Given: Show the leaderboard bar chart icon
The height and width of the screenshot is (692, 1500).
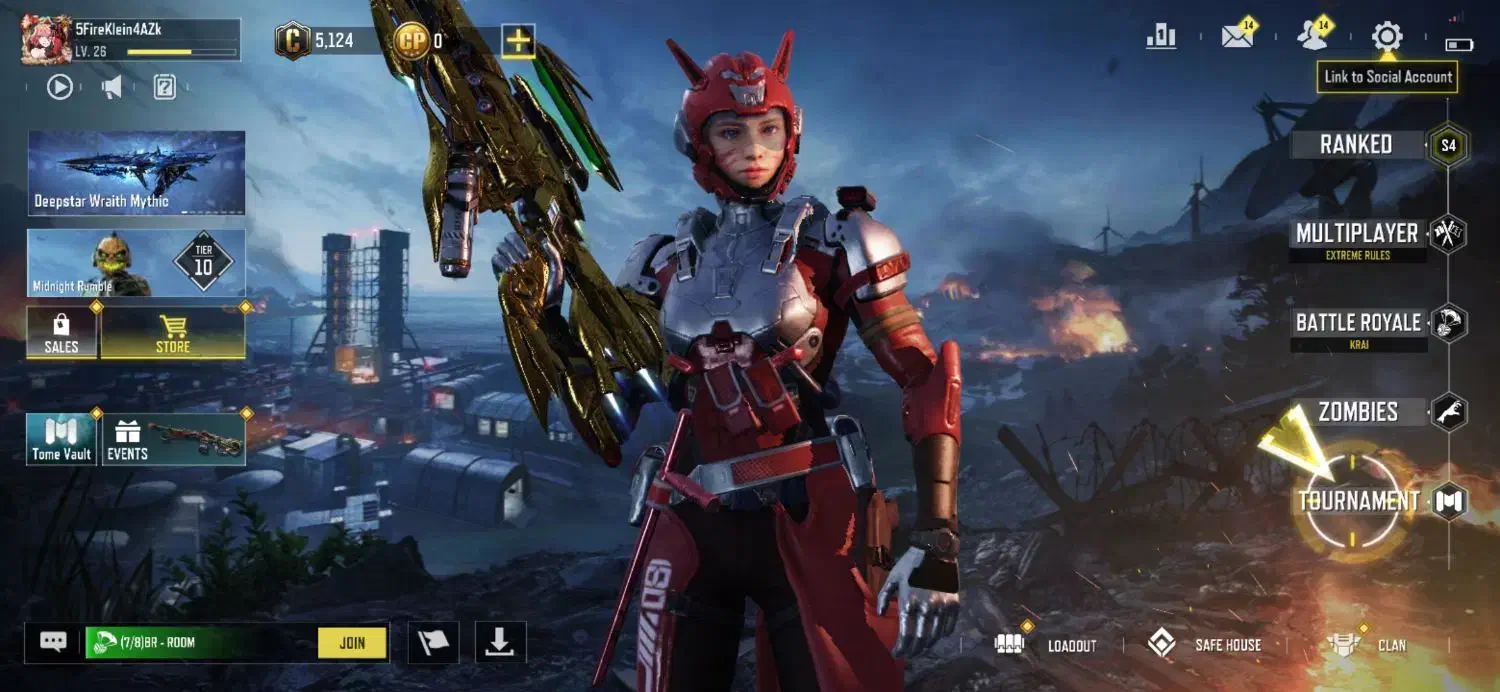Looking at the screenshot, I should click(1162, 37).
